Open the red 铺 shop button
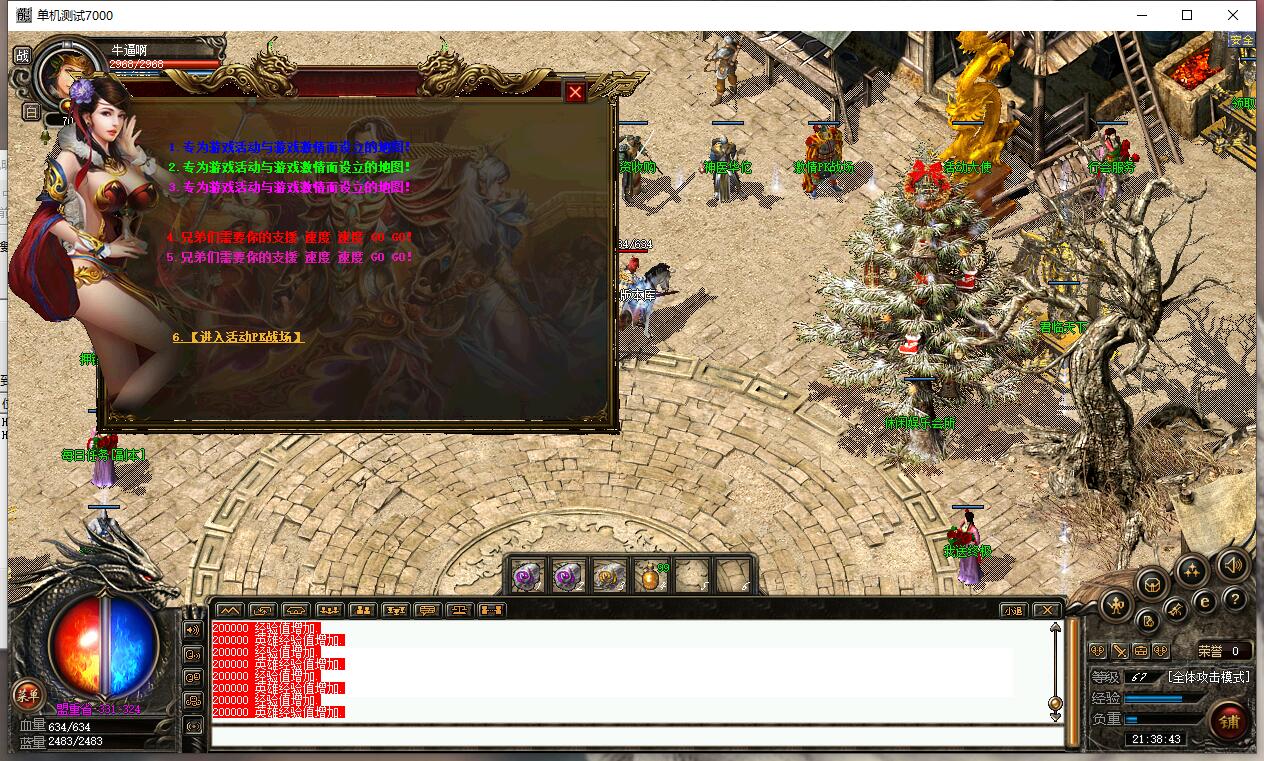This screenshot has width=1264, height=761. point(1229,720)
